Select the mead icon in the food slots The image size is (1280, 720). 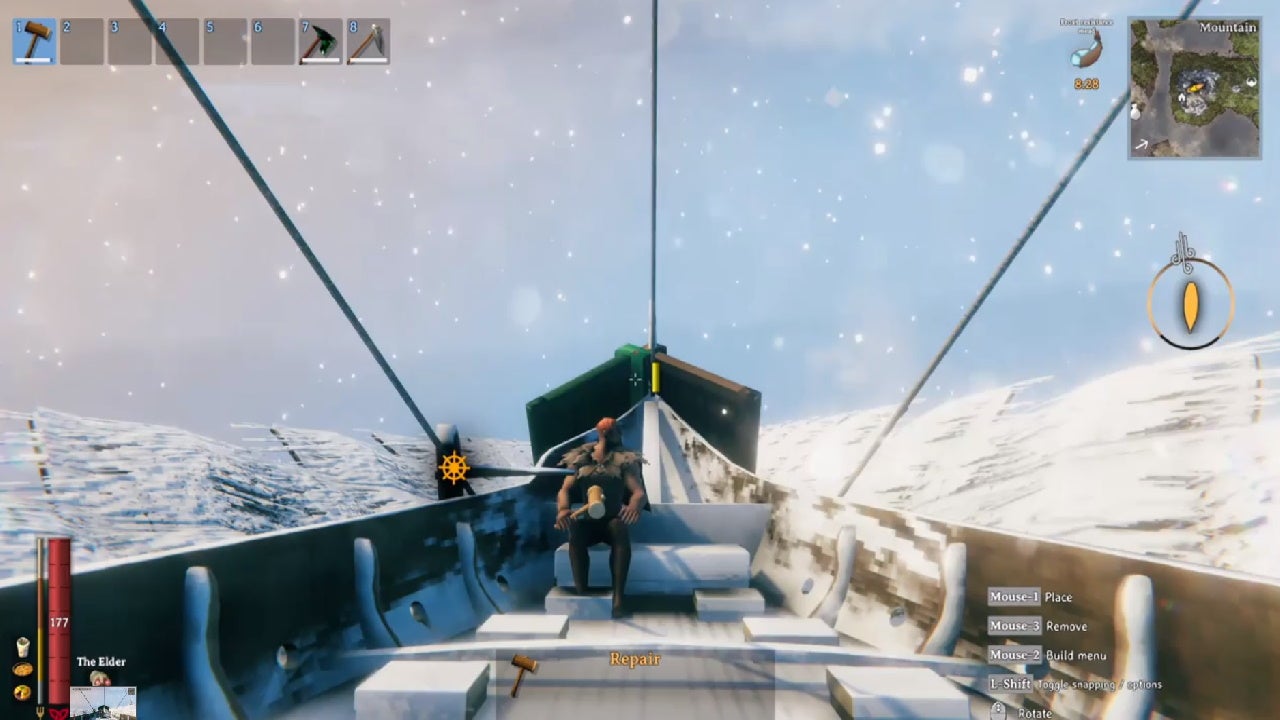pos(22,648)
